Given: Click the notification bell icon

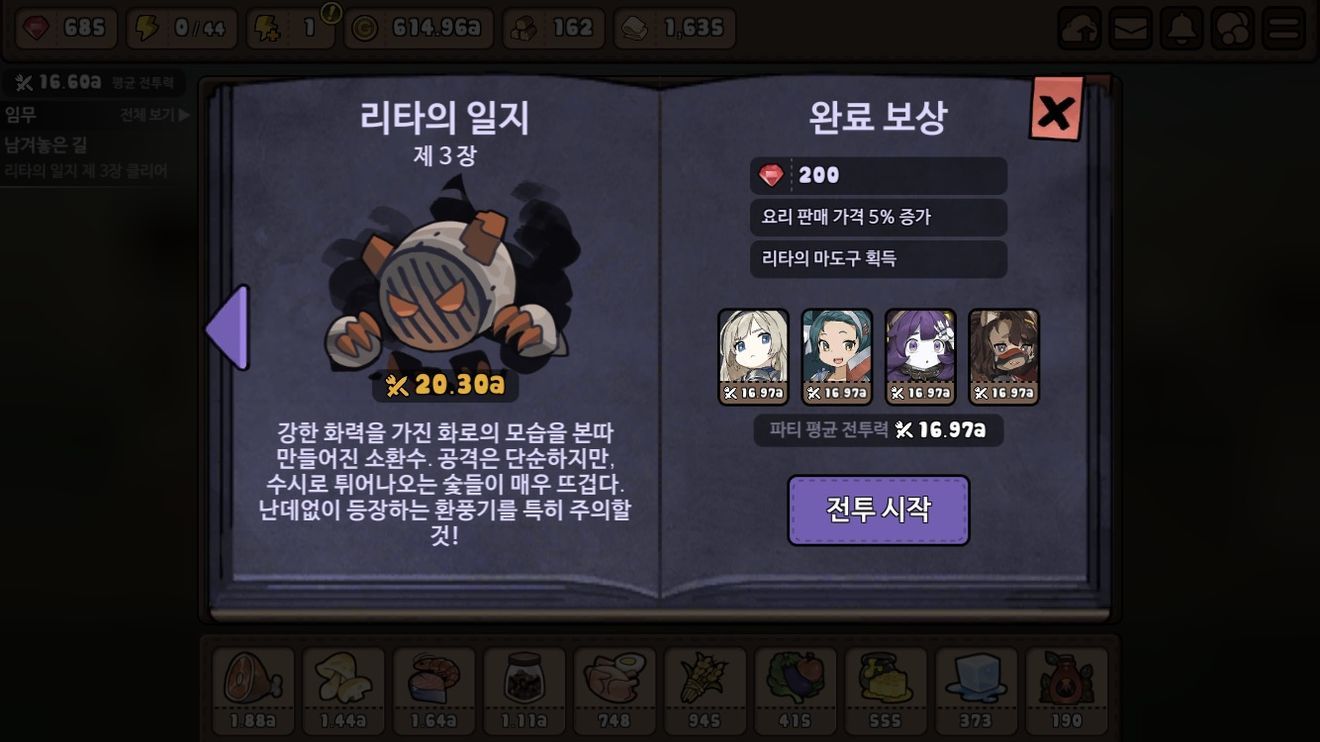Looking at the screenshot, I should click(x=1182, y=30).
